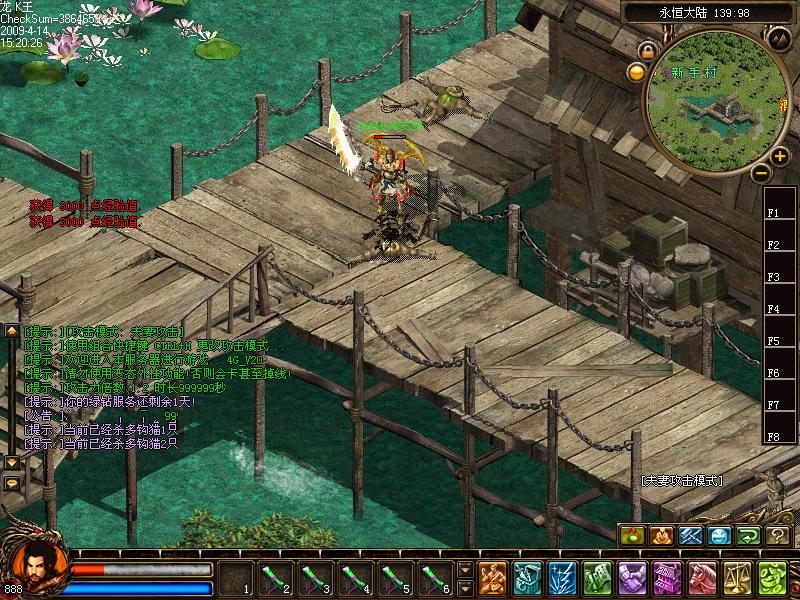Open the blue lightning skills icon
Viewport: 800px width, 600px height.
click(x=561, y=578)
